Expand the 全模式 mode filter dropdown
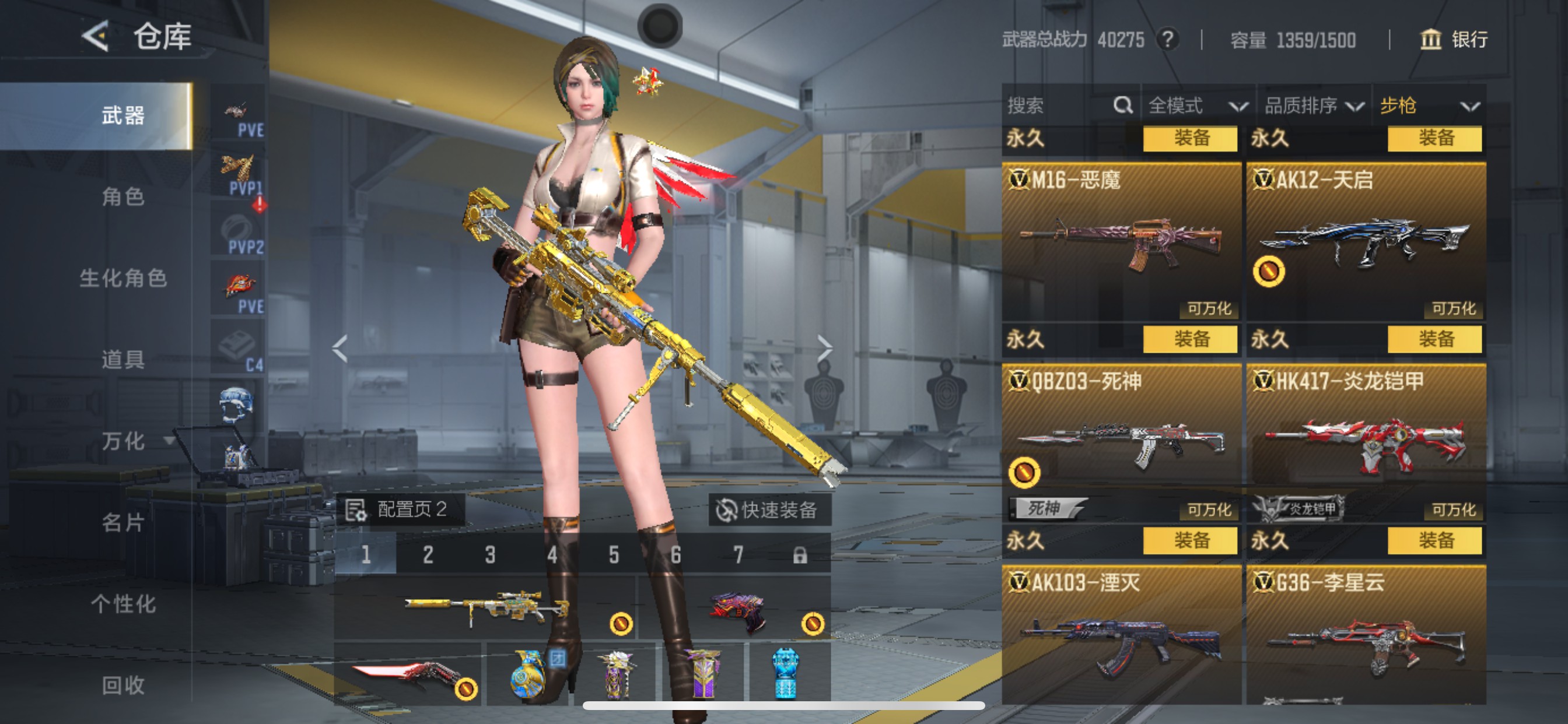Image resolution: width=1568 pixels, height=724 pixels. [x=1196, y=106]
